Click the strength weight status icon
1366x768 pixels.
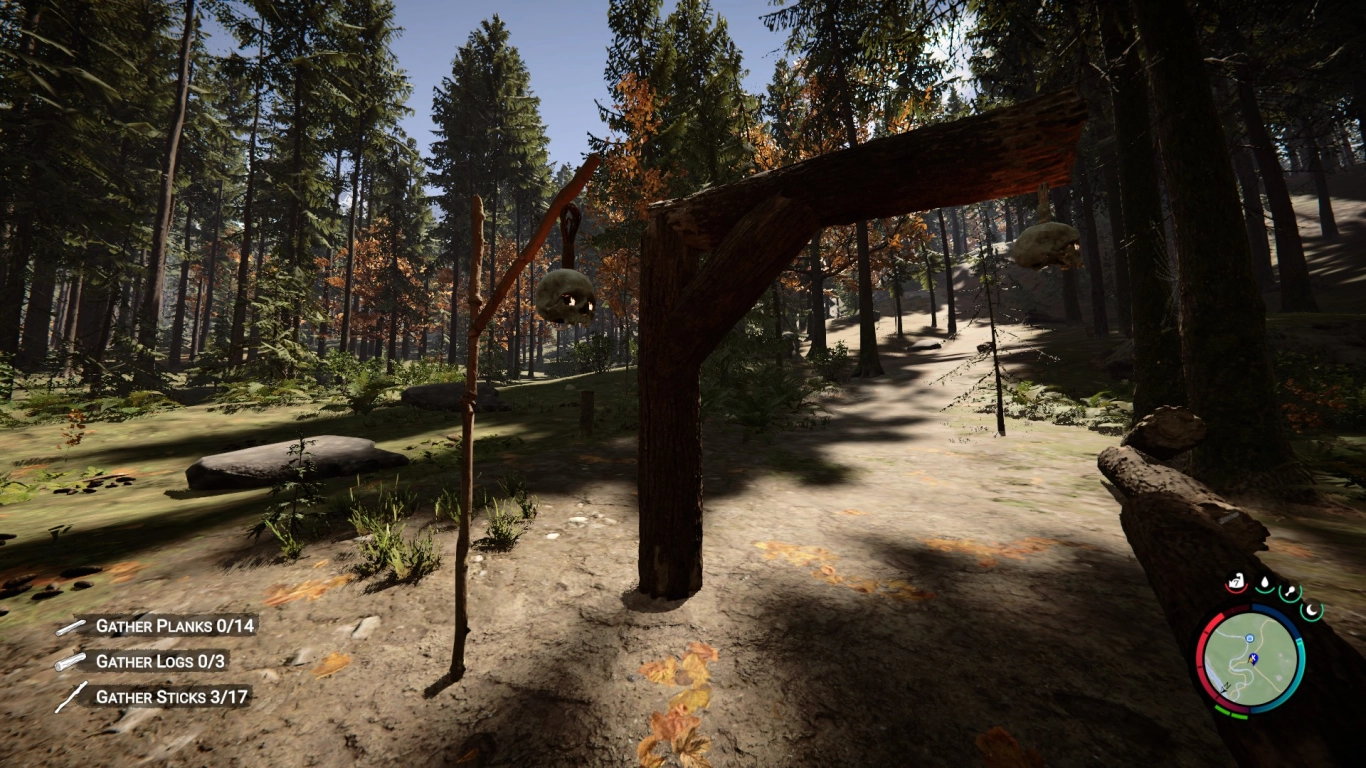click(1237, 581)
